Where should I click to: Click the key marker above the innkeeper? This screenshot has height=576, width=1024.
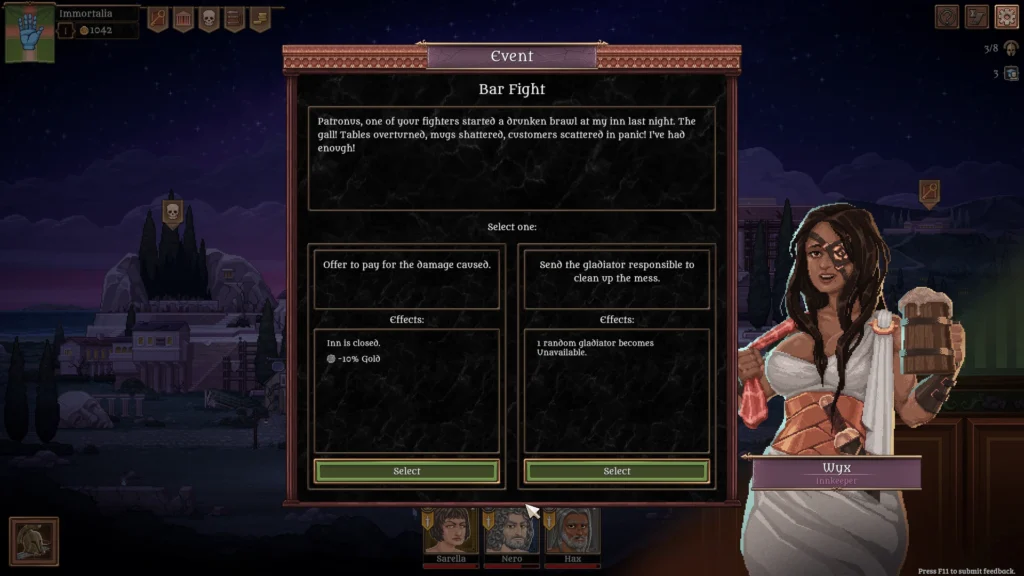(929, 191)
